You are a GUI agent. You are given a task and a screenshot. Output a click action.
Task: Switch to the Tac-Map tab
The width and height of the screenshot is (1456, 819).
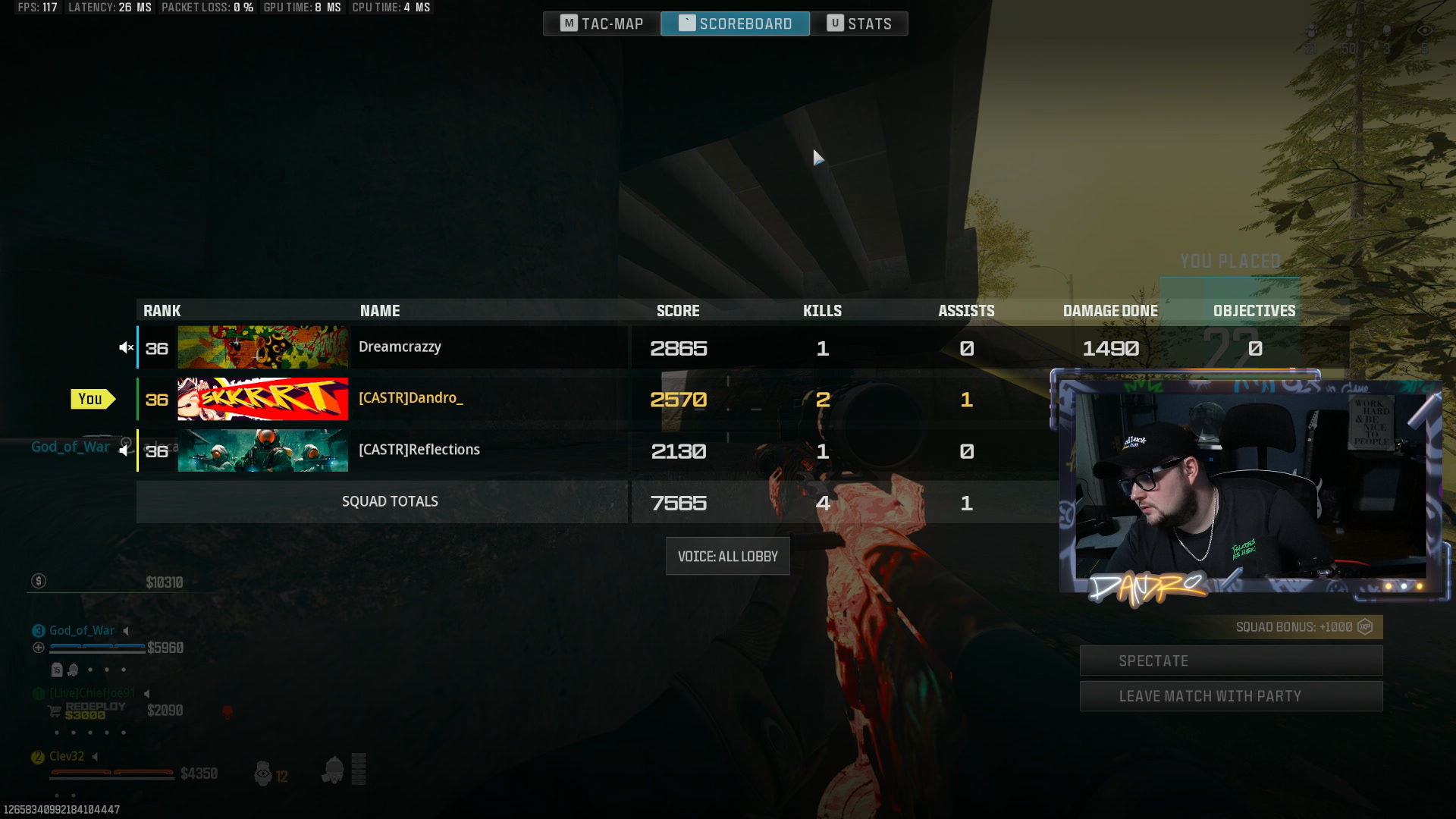point(602,24)
